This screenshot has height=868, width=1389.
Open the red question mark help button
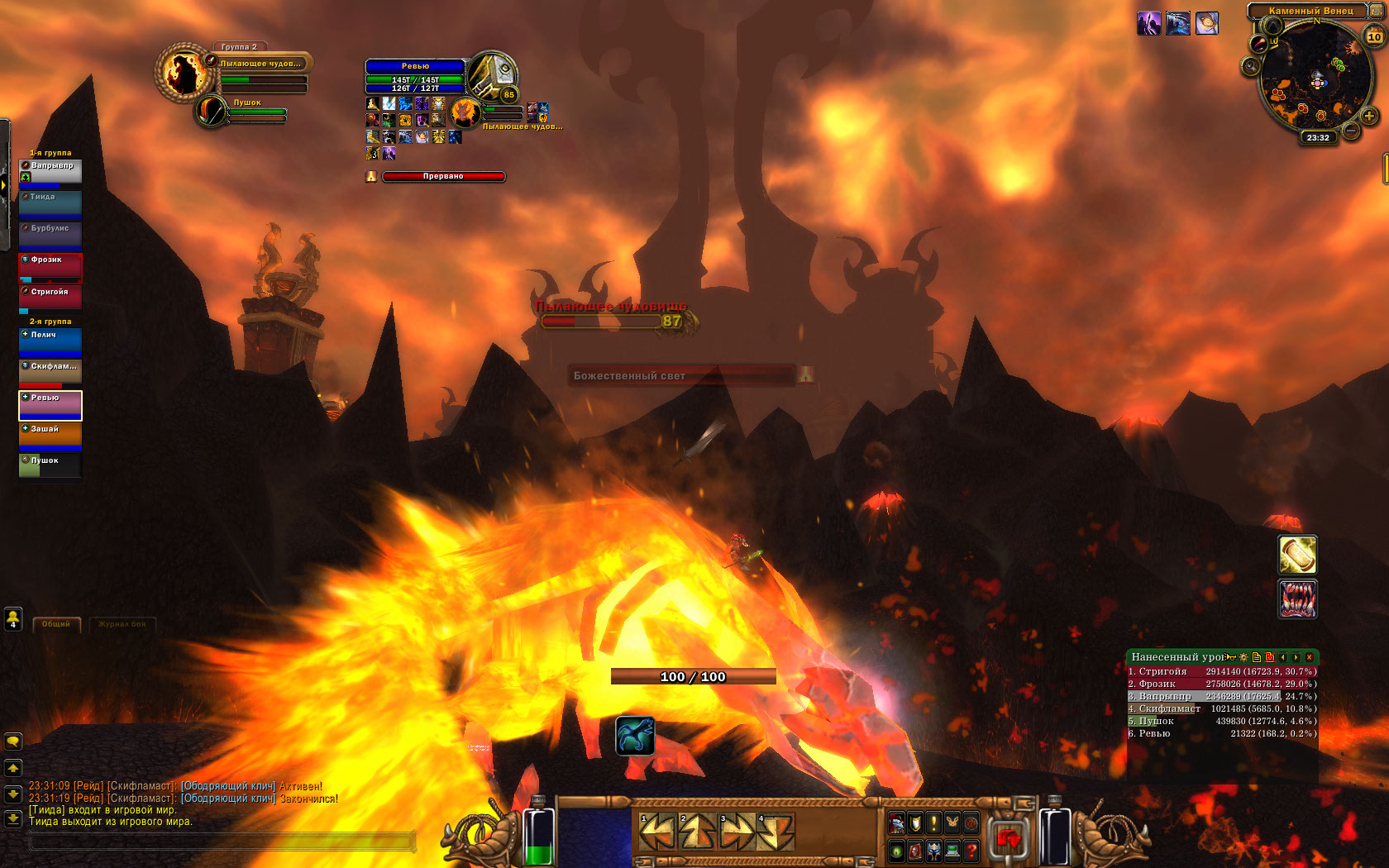click(x=971, y=850)
